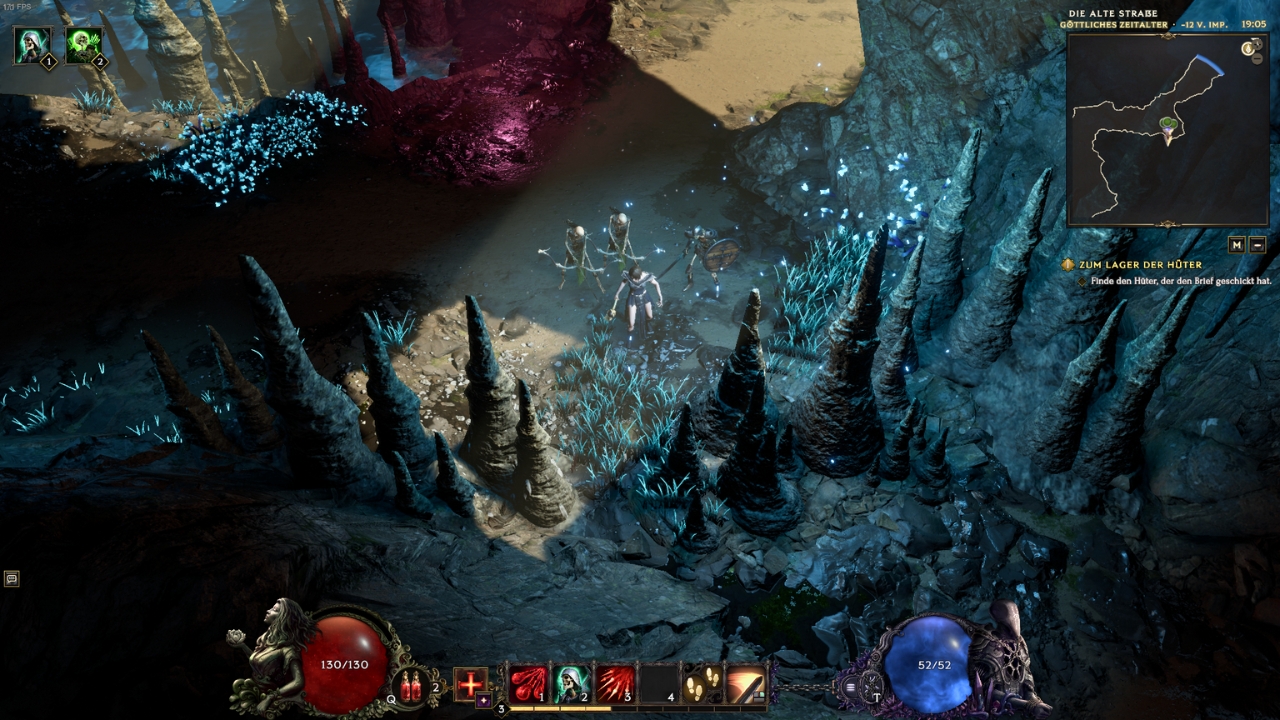
Task: Open the menu button beside the mana orb
Action: pos(851,686)
